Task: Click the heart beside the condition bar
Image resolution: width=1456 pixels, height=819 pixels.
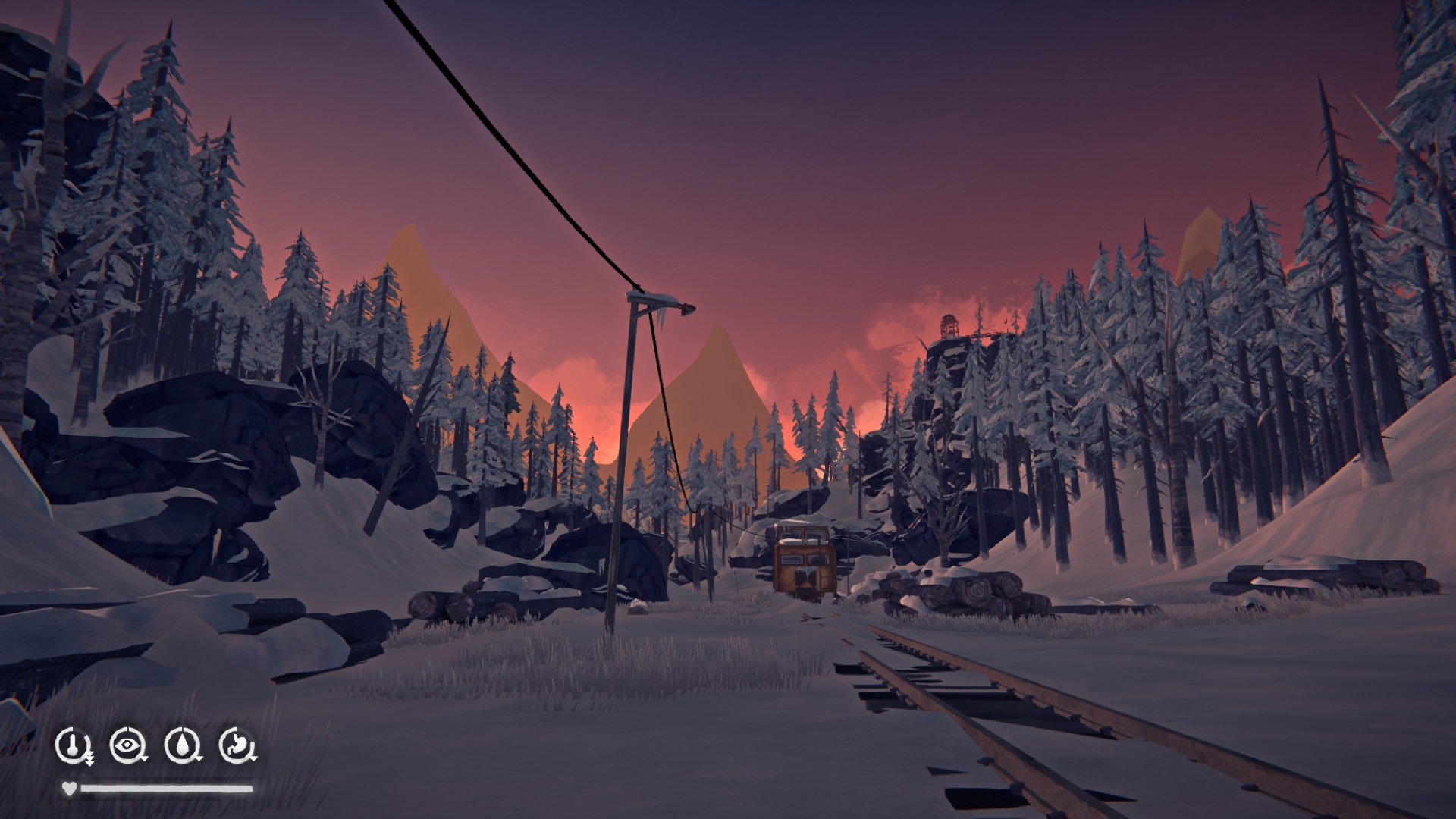Action: click(69, 788)
